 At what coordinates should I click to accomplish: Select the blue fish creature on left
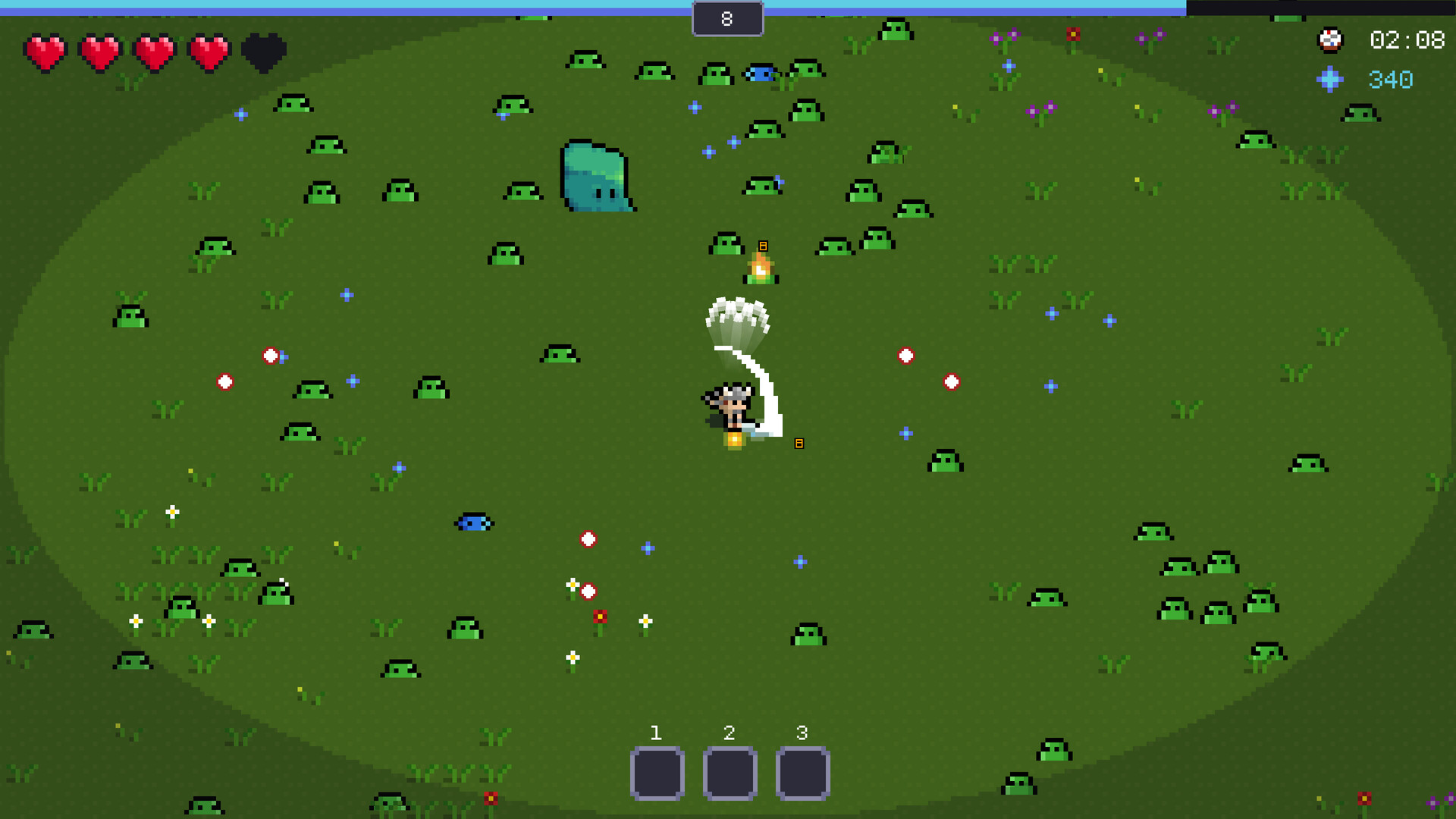474,522
